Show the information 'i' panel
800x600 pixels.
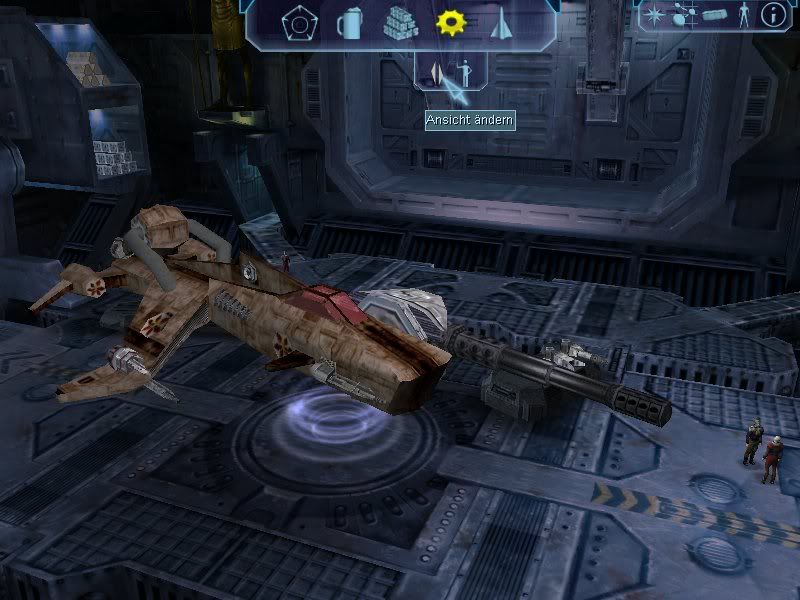click(773, 14)
